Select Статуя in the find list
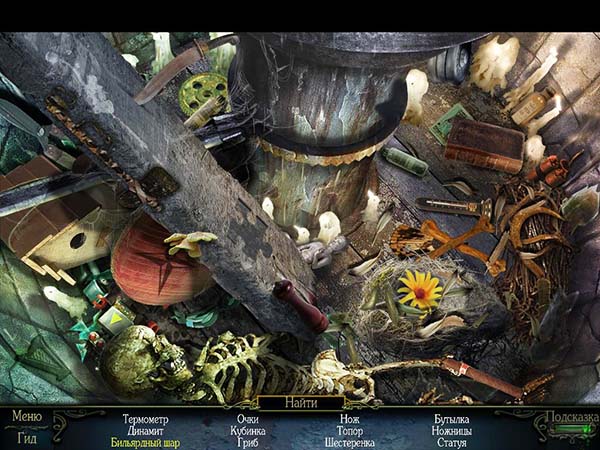Screen dimensions: 600x450 point(452,441)
